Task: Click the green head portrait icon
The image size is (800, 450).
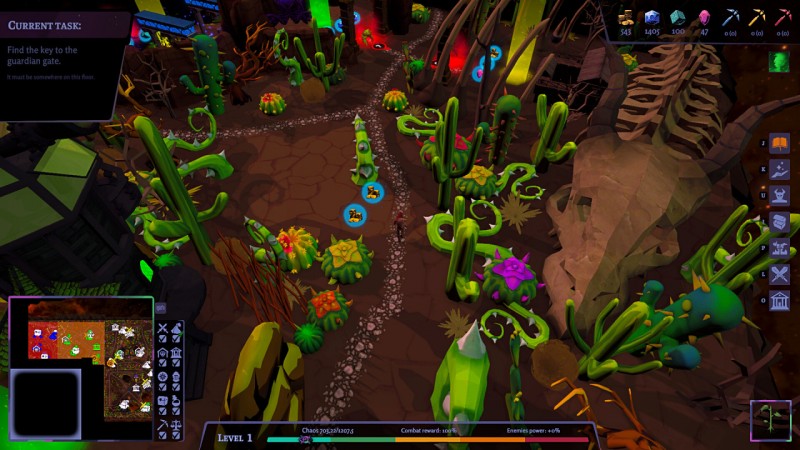Action: click(x=780, y=62)
